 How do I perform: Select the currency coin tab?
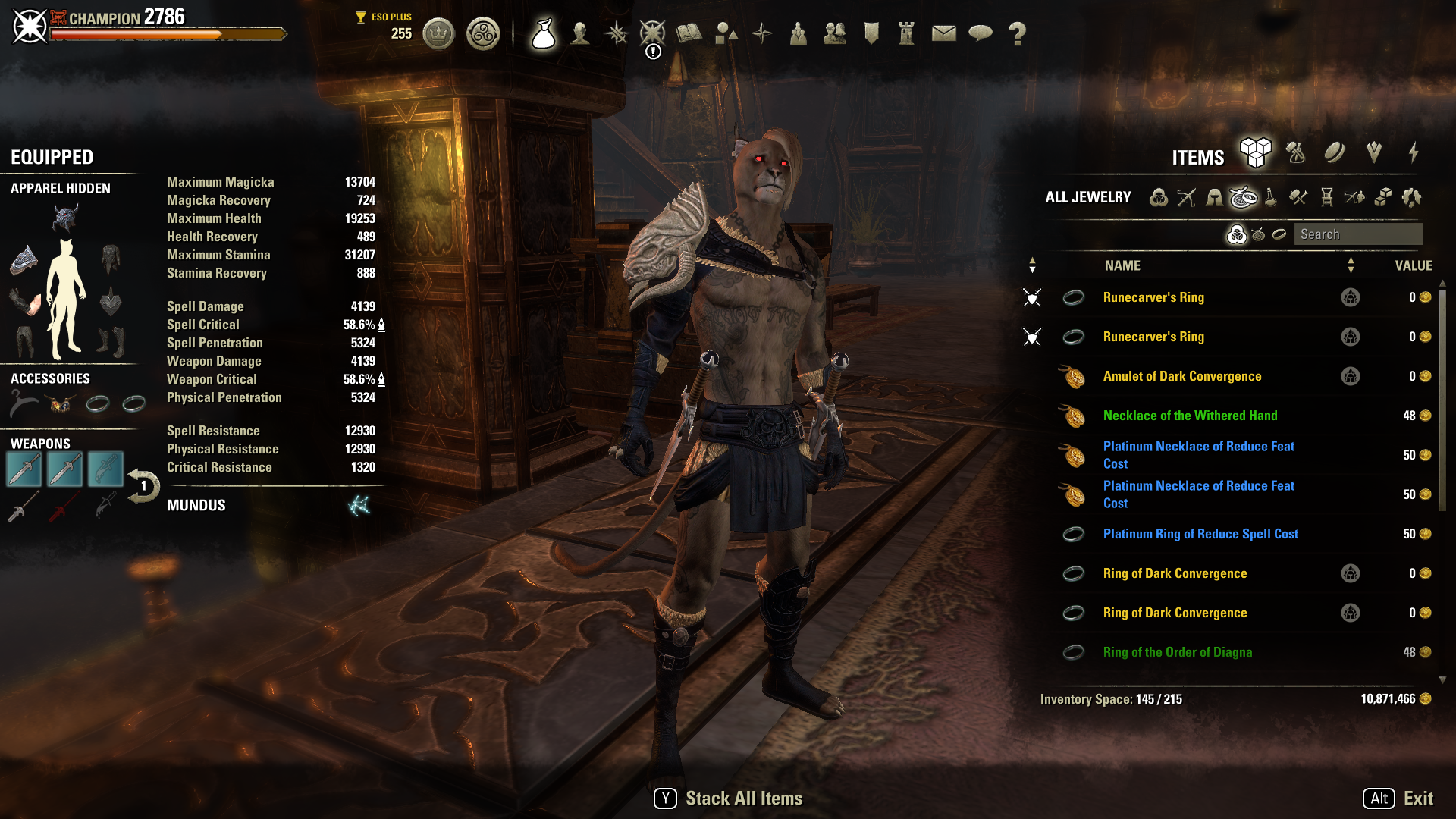[1333, 153]
